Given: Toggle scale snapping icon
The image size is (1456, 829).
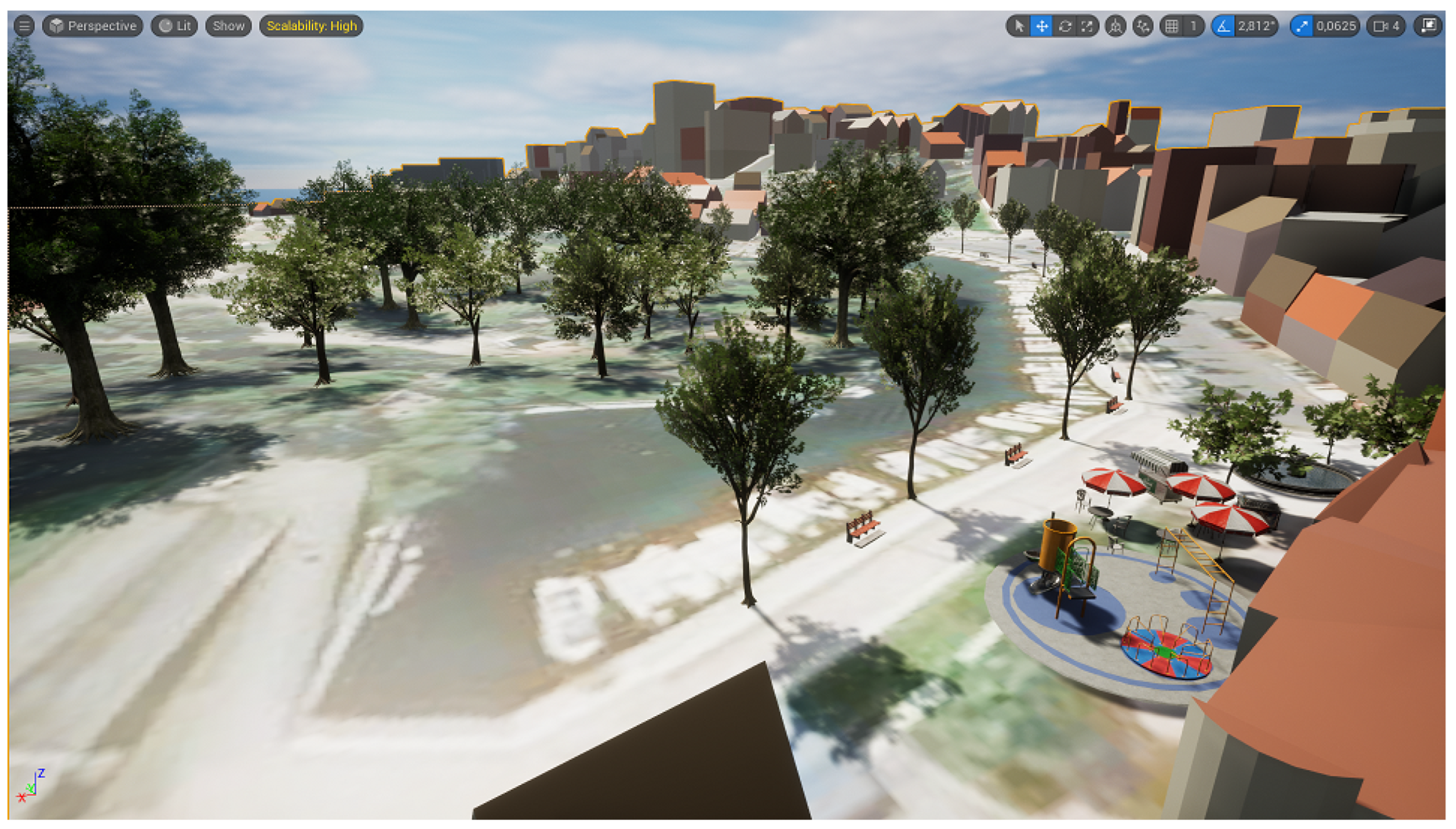Looking at the screenshot, I should 1302,26.
